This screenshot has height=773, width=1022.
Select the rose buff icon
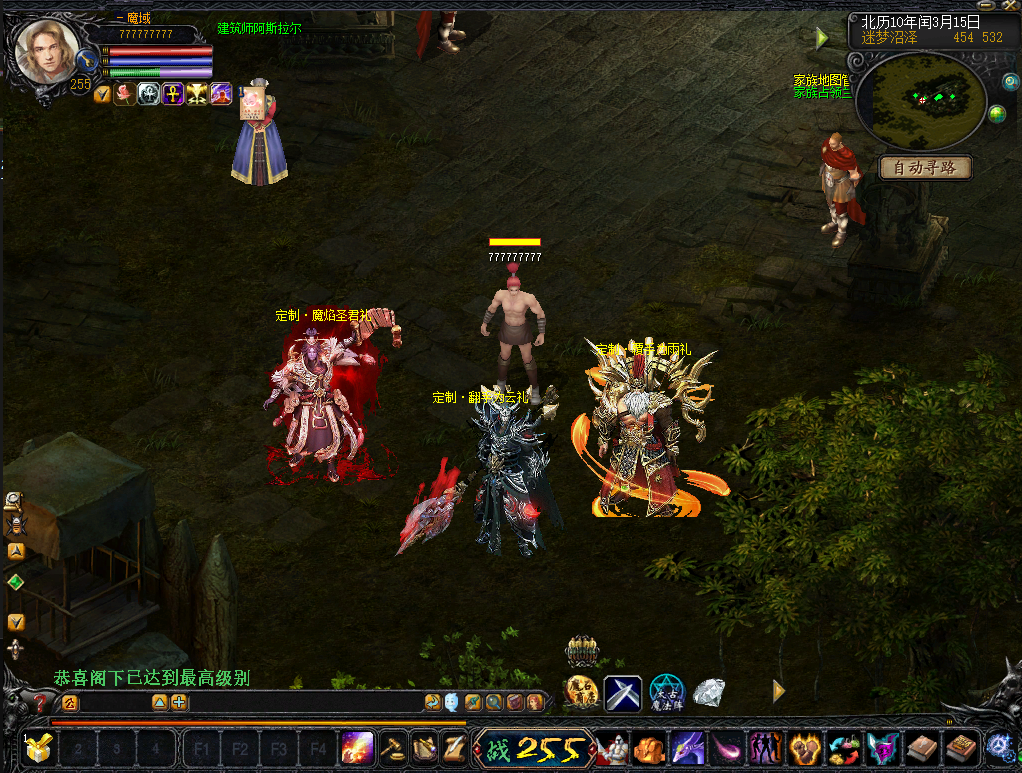(x=125, y=94)
